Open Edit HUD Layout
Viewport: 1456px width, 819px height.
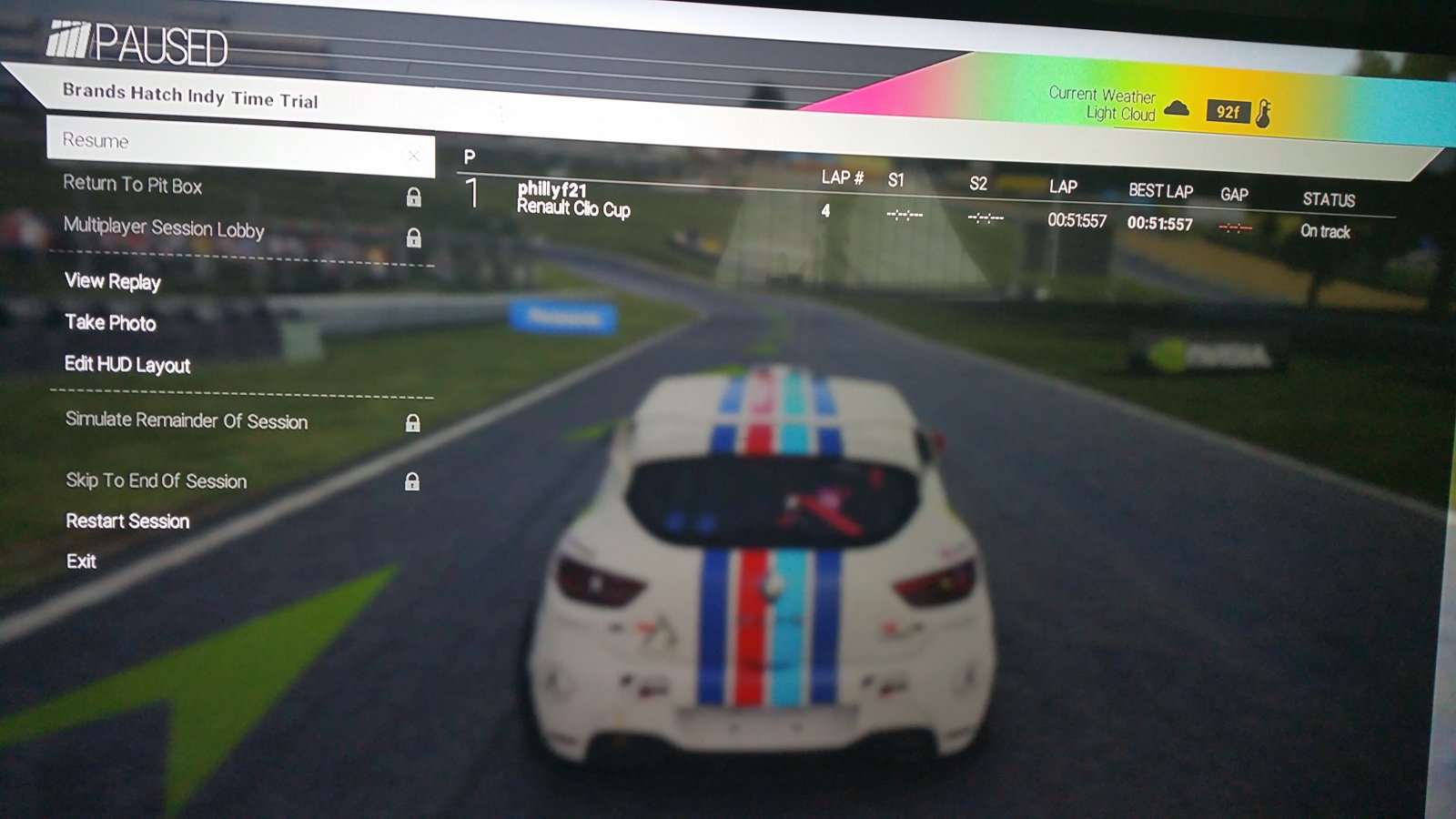pyautogui.click(x=127, y=365)
